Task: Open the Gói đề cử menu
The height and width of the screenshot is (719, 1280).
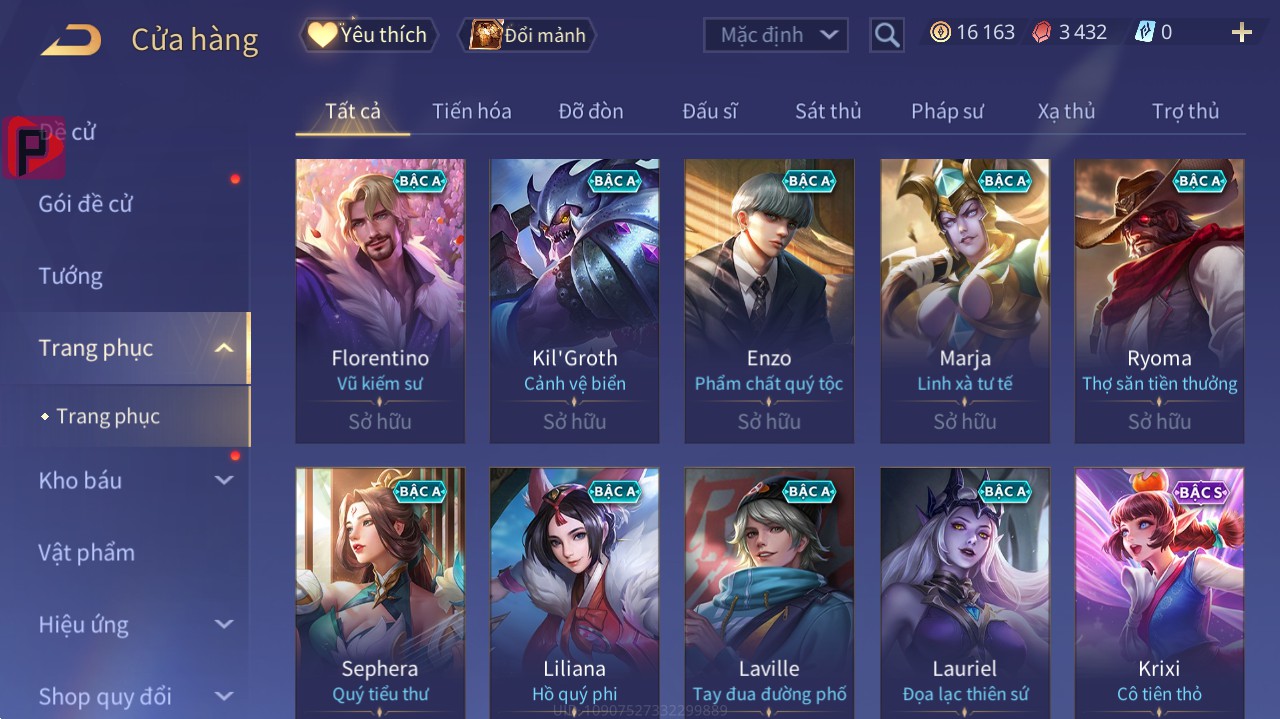Action: [86, 204]
